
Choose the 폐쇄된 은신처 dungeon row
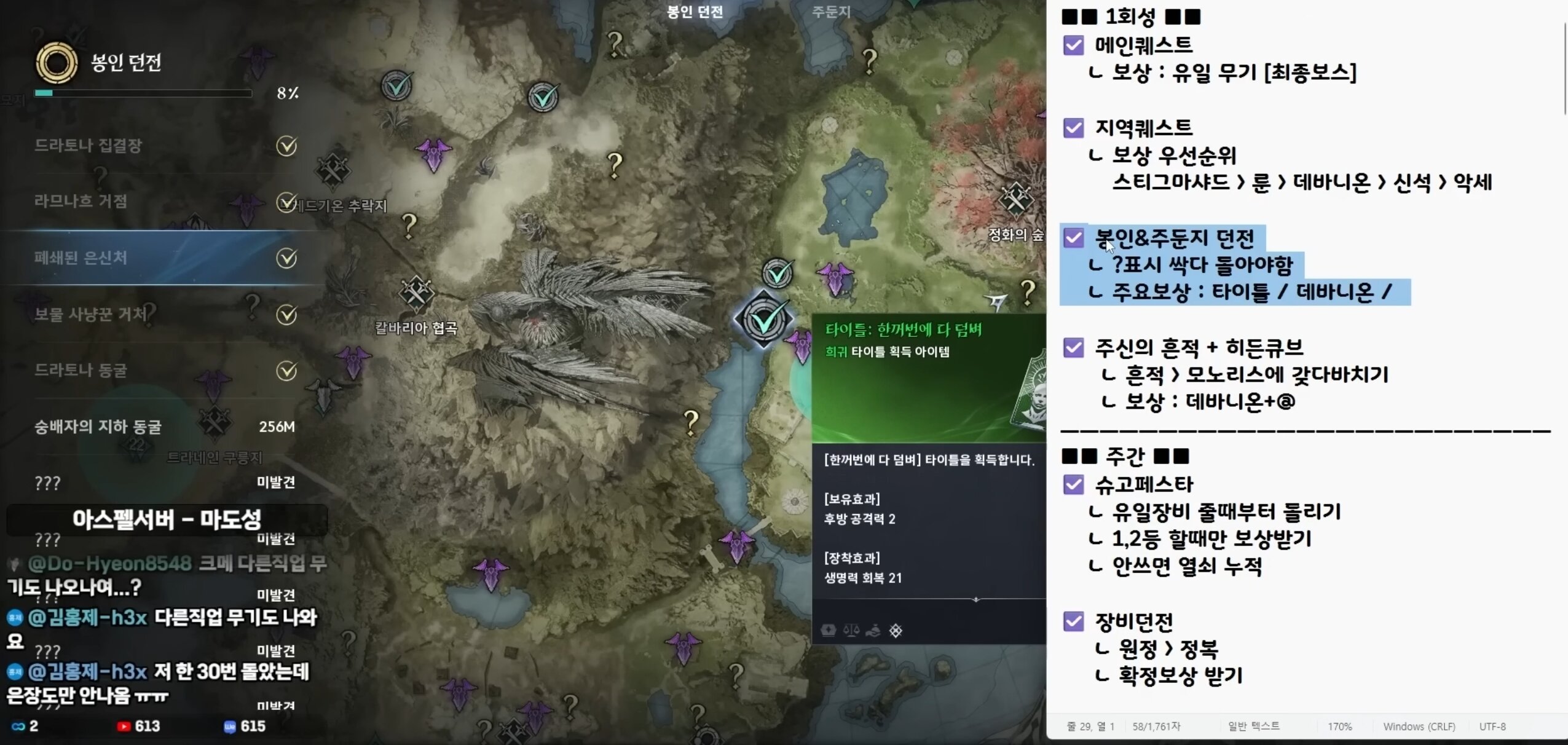click(x=81, y=258)
